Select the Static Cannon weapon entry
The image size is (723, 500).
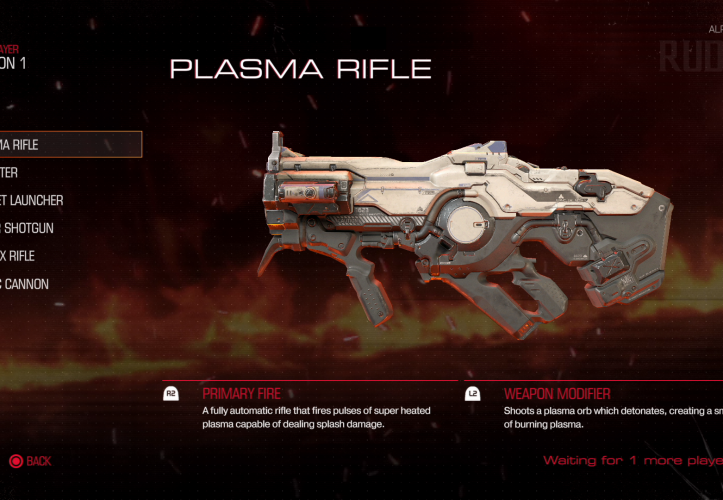(25, 284)
